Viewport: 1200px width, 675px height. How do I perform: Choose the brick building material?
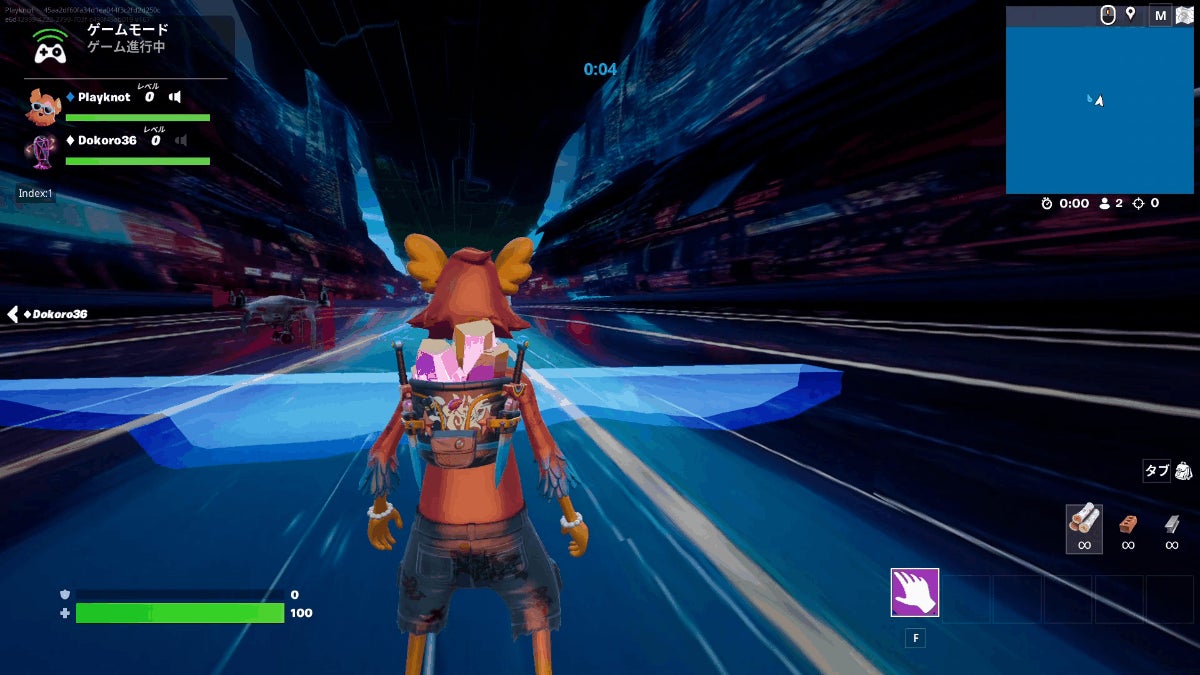pyautogui.click(x=1128, y=523)
